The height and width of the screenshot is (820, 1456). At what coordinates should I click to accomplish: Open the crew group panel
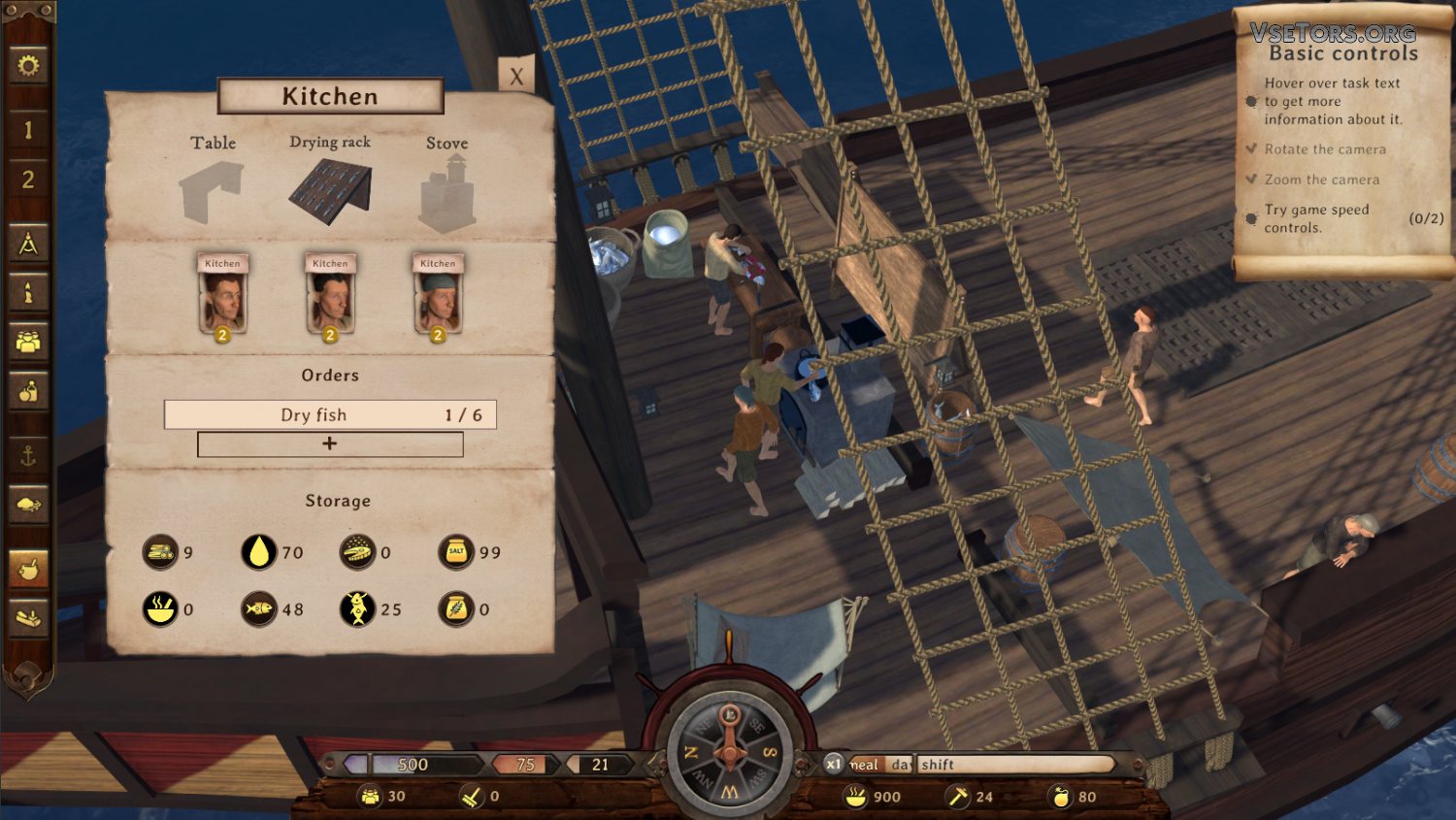[28, 342]
